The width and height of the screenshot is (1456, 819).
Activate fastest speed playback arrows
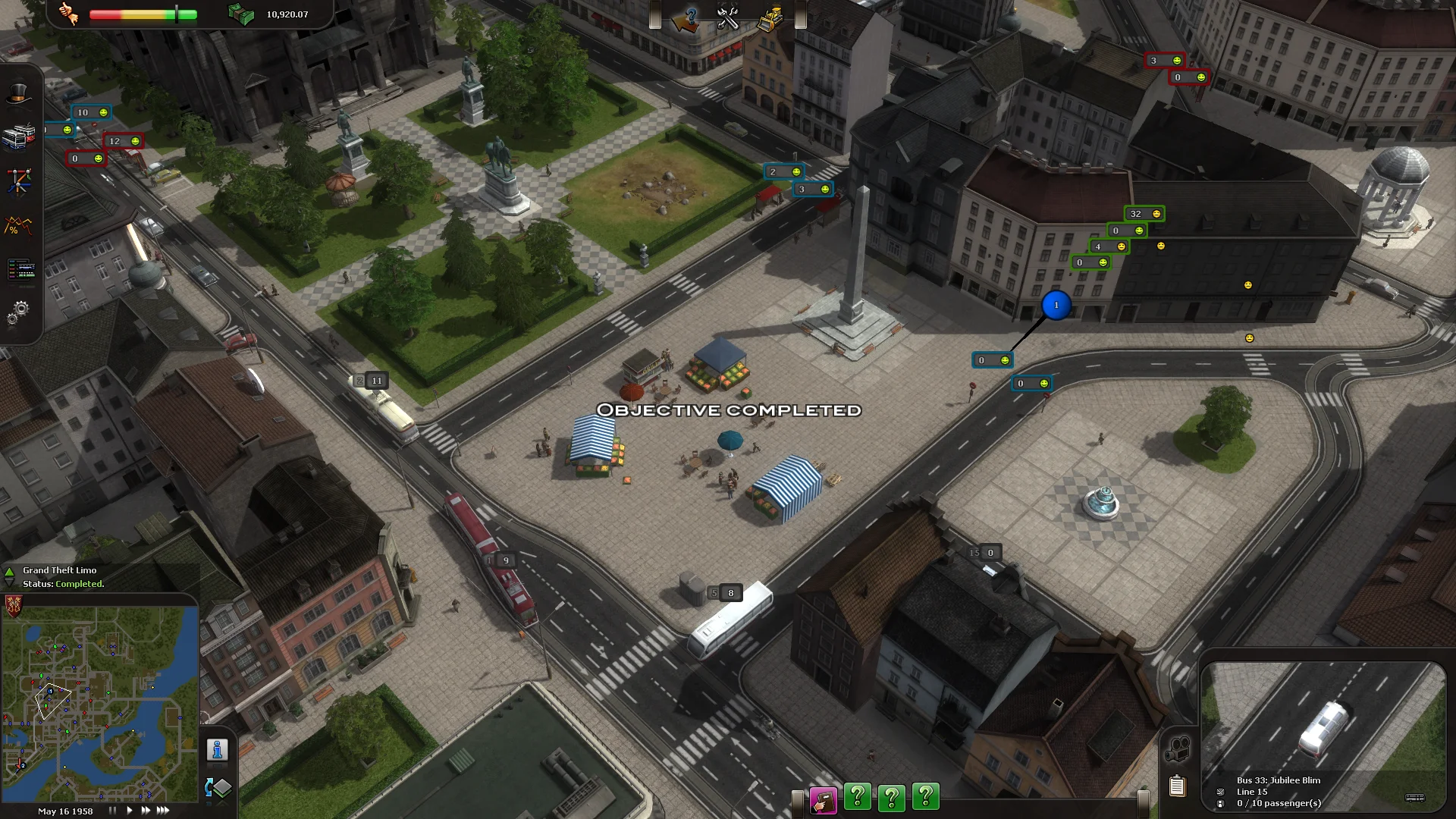(162, 810)
